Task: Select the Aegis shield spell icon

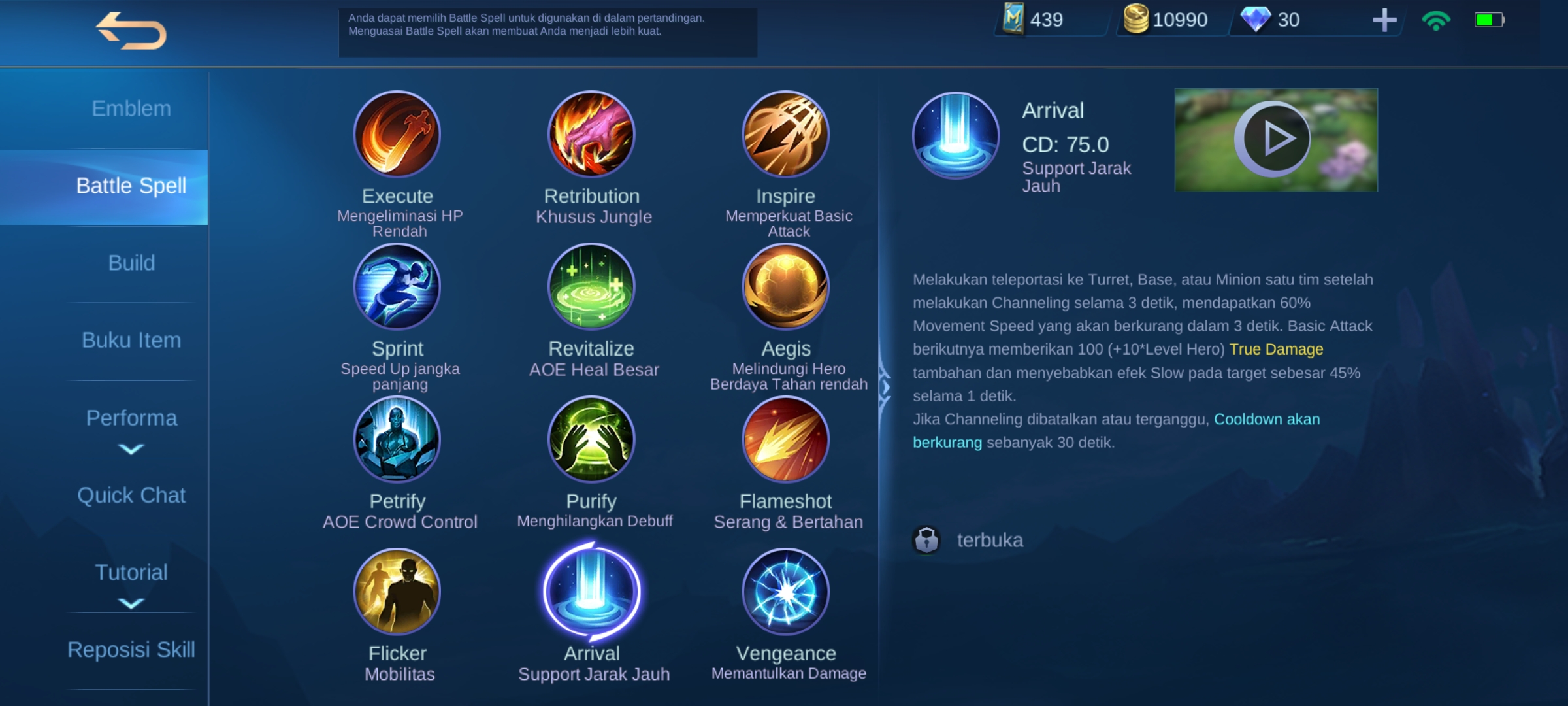Action: (785, 286)
